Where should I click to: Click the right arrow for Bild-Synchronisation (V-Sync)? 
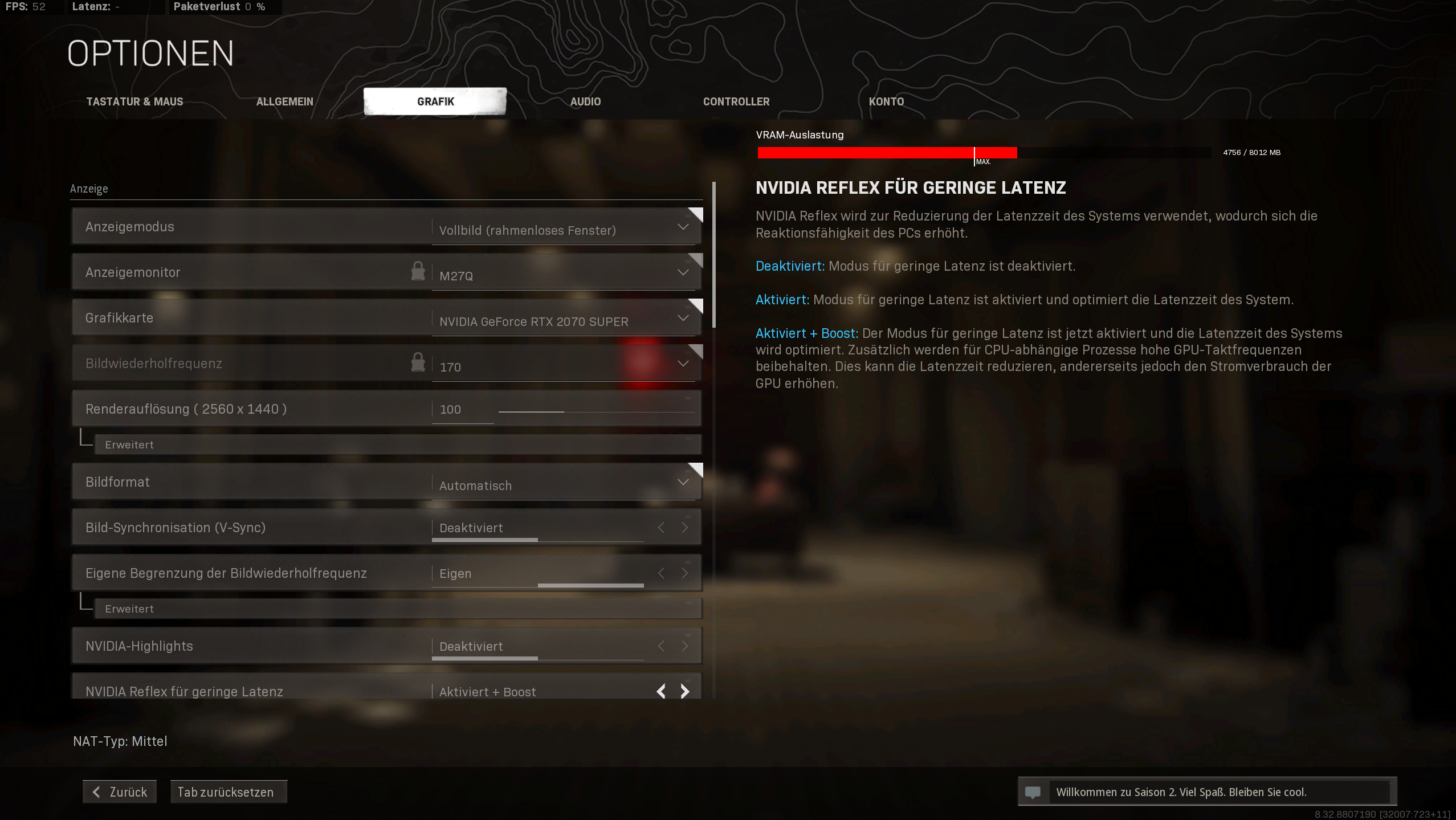tap(684, 527)
